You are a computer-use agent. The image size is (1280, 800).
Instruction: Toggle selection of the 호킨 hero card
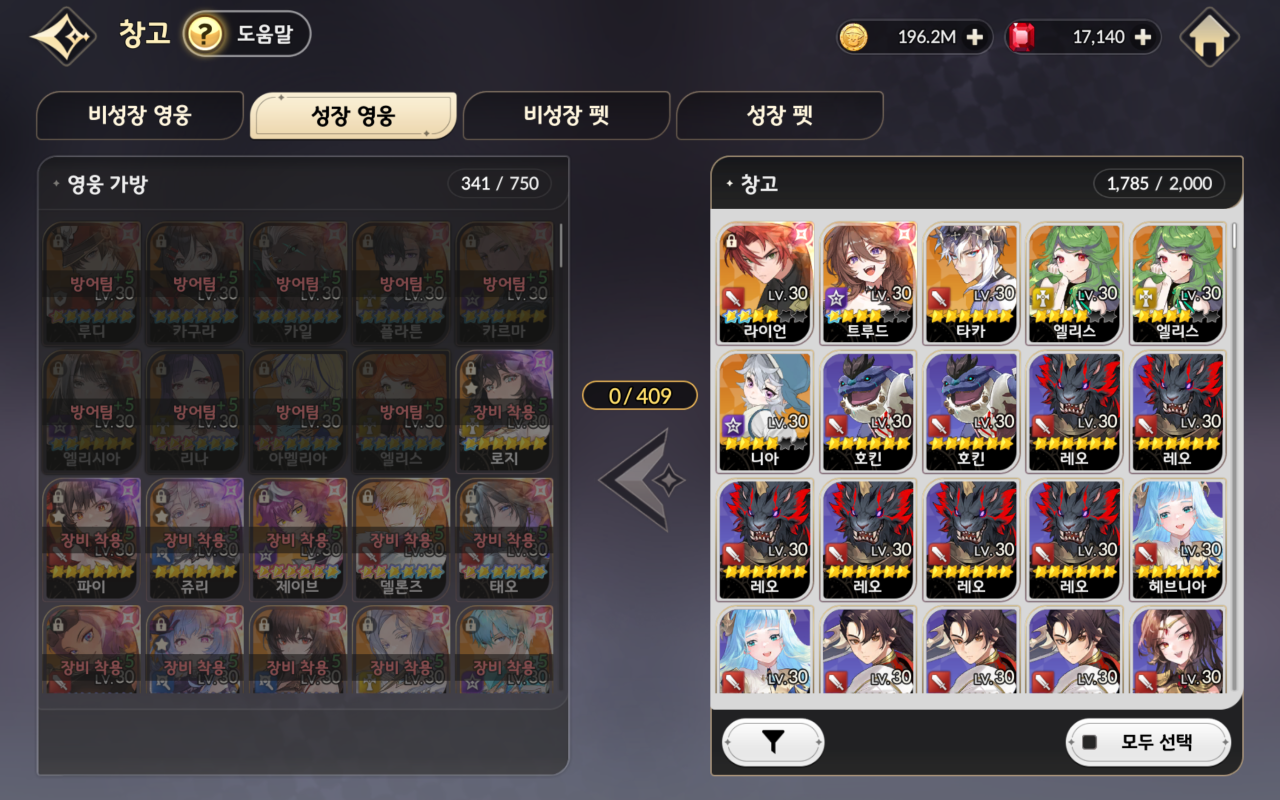867,410
